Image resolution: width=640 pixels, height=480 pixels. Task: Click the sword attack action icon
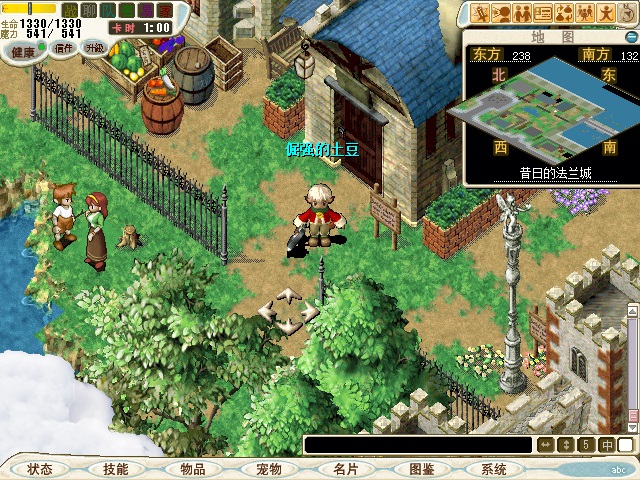(x=482, y=13)
